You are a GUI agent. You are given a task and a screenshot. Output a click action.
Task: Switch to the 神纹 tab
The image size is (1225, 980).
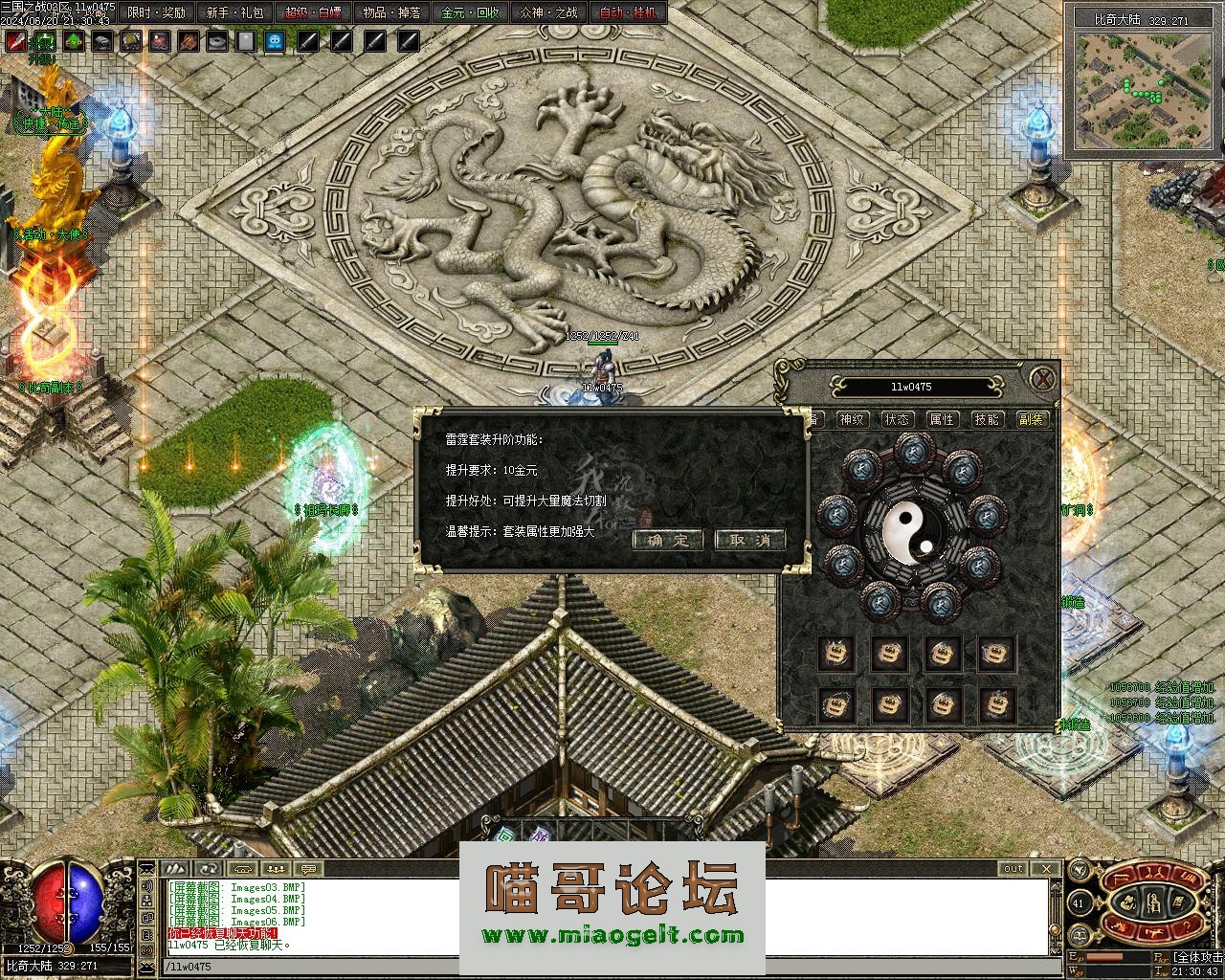click(x=851, y=419)
